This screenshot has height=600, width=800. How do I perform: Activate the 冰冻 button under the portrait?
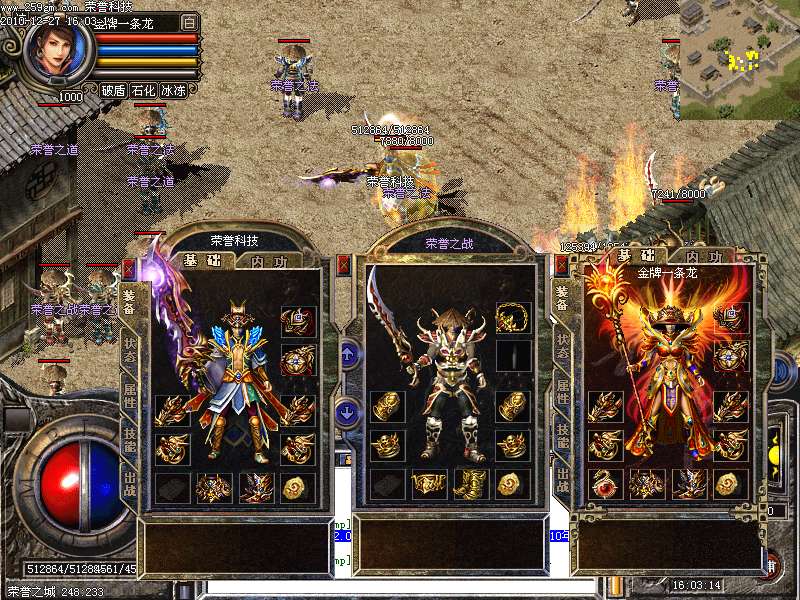pyautogui.click(x=173, y=90)
